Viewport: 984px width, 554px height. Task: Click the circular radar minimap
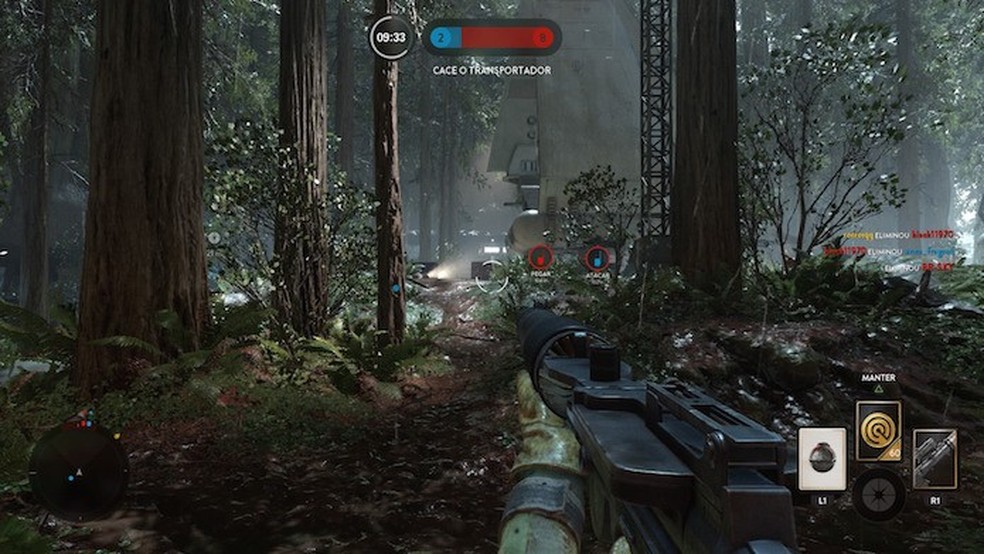pyautogui.click(x=77, y=470)
